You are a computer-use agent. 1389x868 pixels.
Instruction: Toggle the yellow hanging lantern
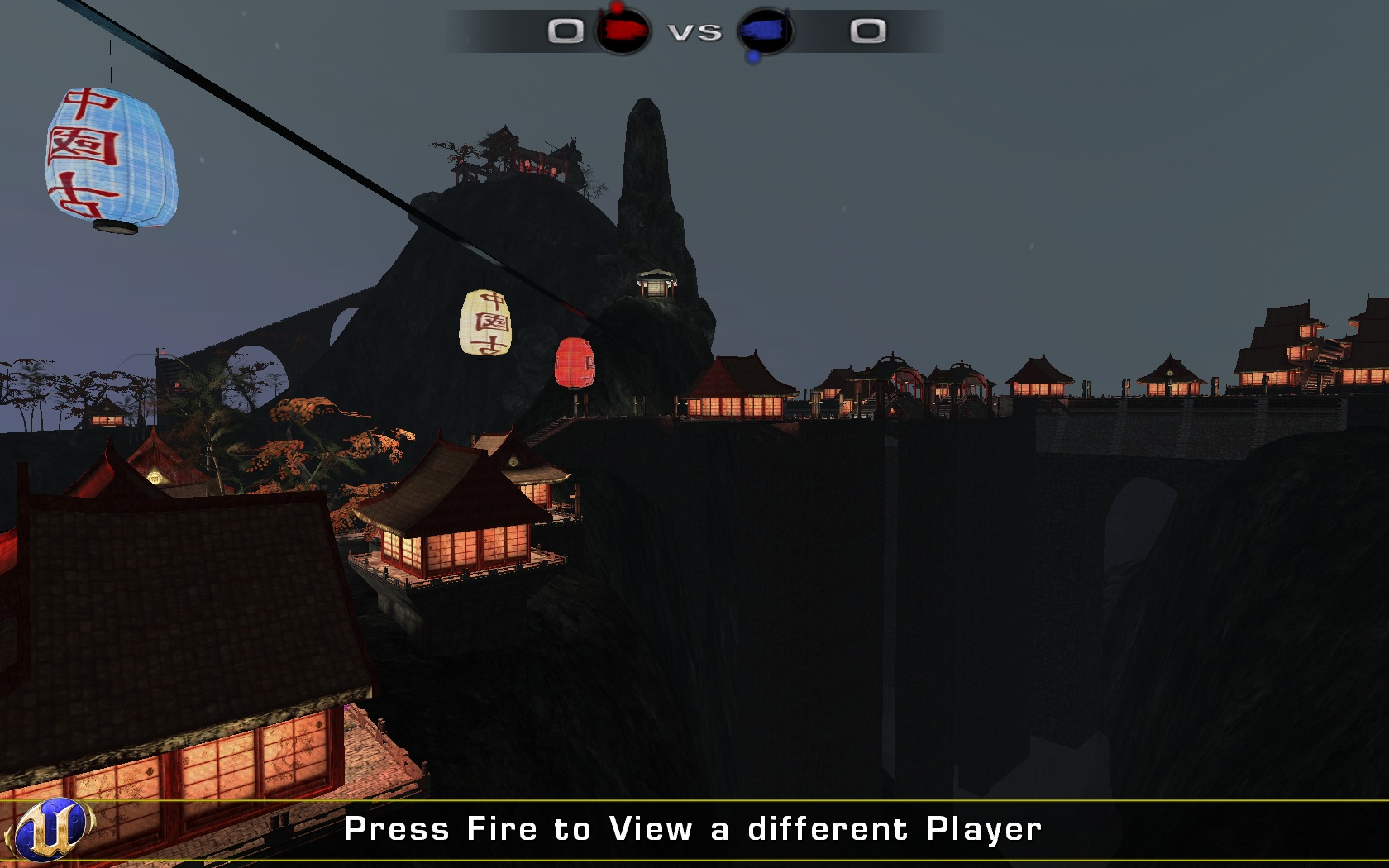click(485, 324)
